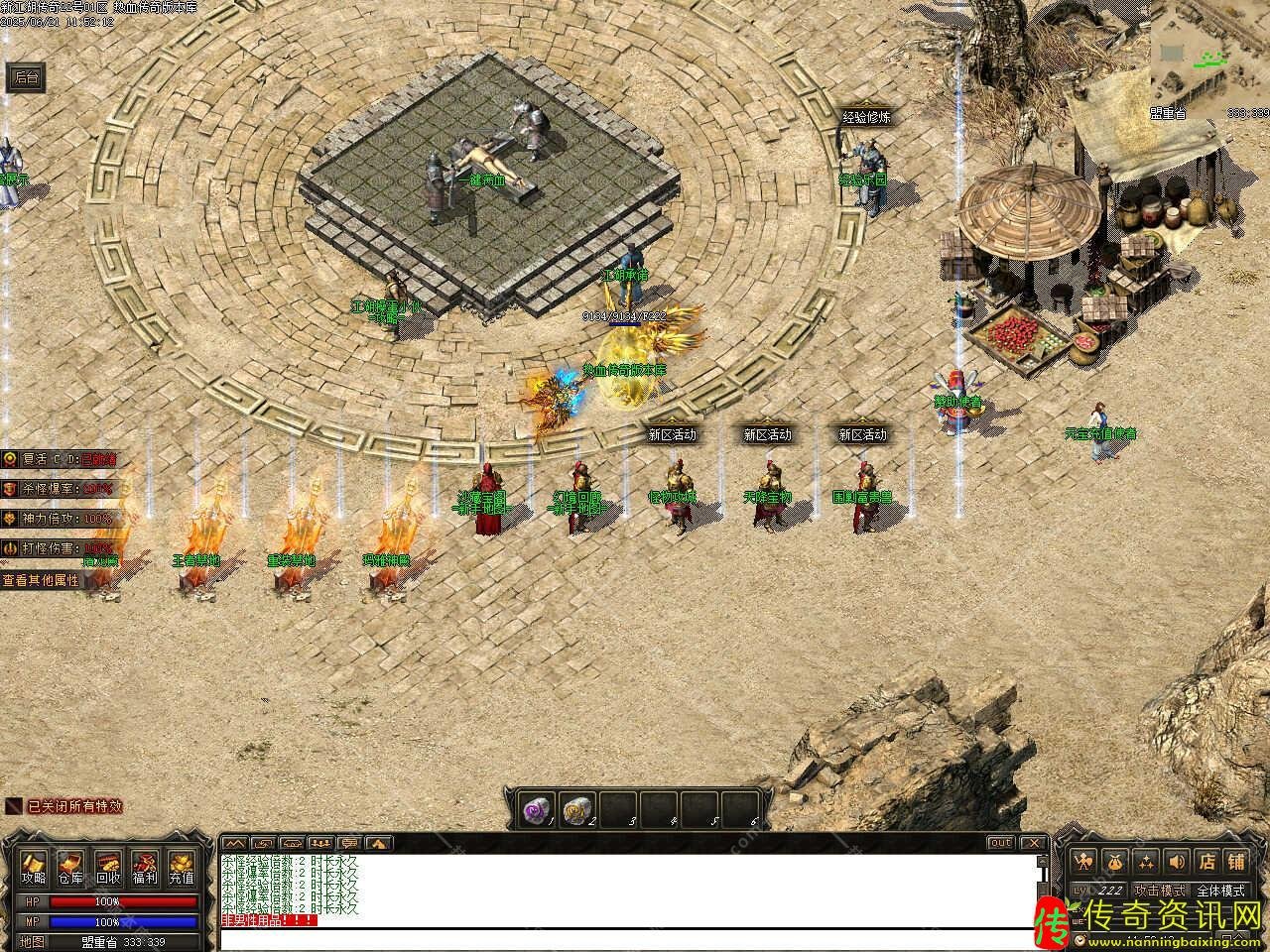Switch attack mode via 全体模式
Image resolution: width=1270 pixels, height=952 pixels.
(1220, 891)
